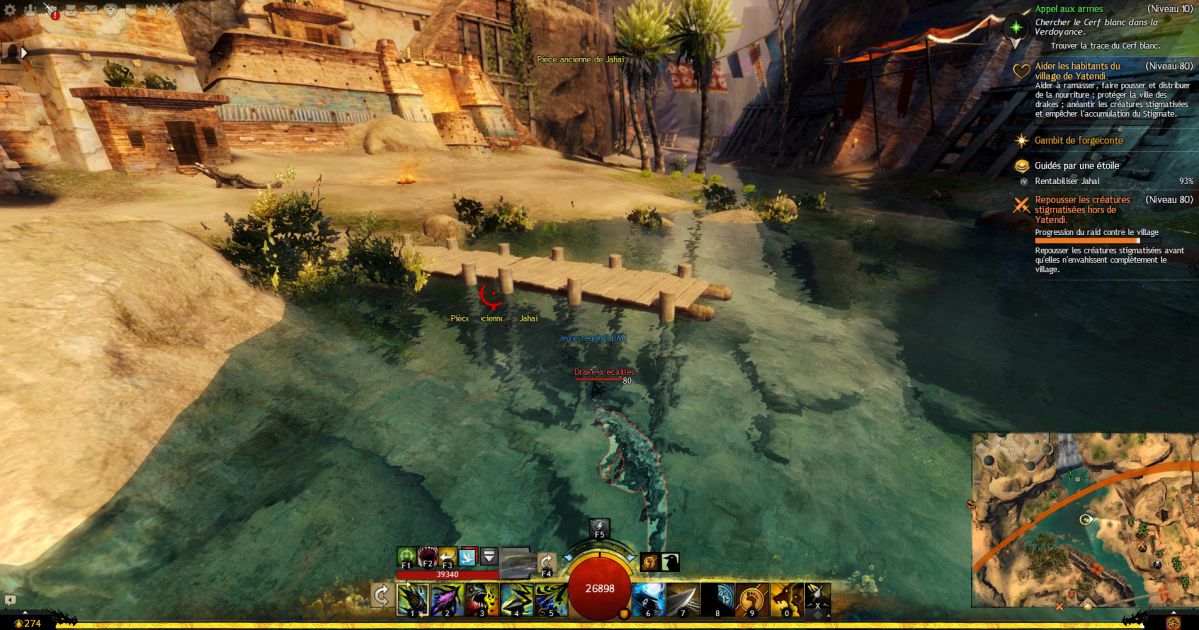This screenshot has height=630, width=1199.
Task: Activate the F1 pet attack command
Action: pyautogui.click(x=407, y=556)
